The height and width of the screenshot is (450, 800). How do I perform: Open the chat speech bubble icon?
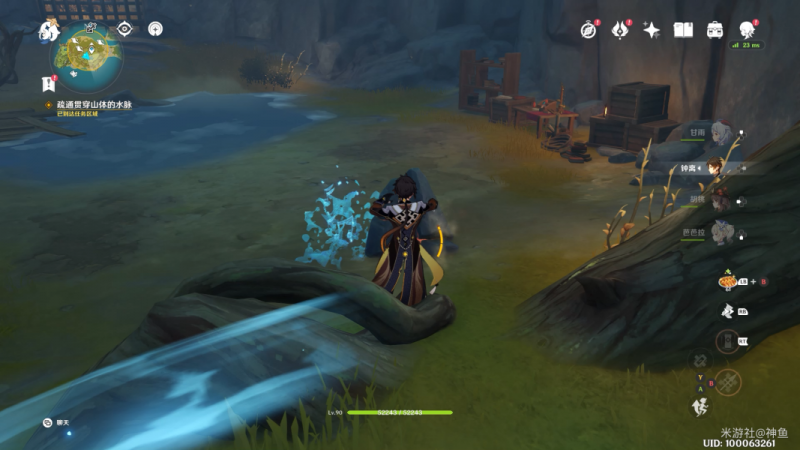tap(47, 423)
